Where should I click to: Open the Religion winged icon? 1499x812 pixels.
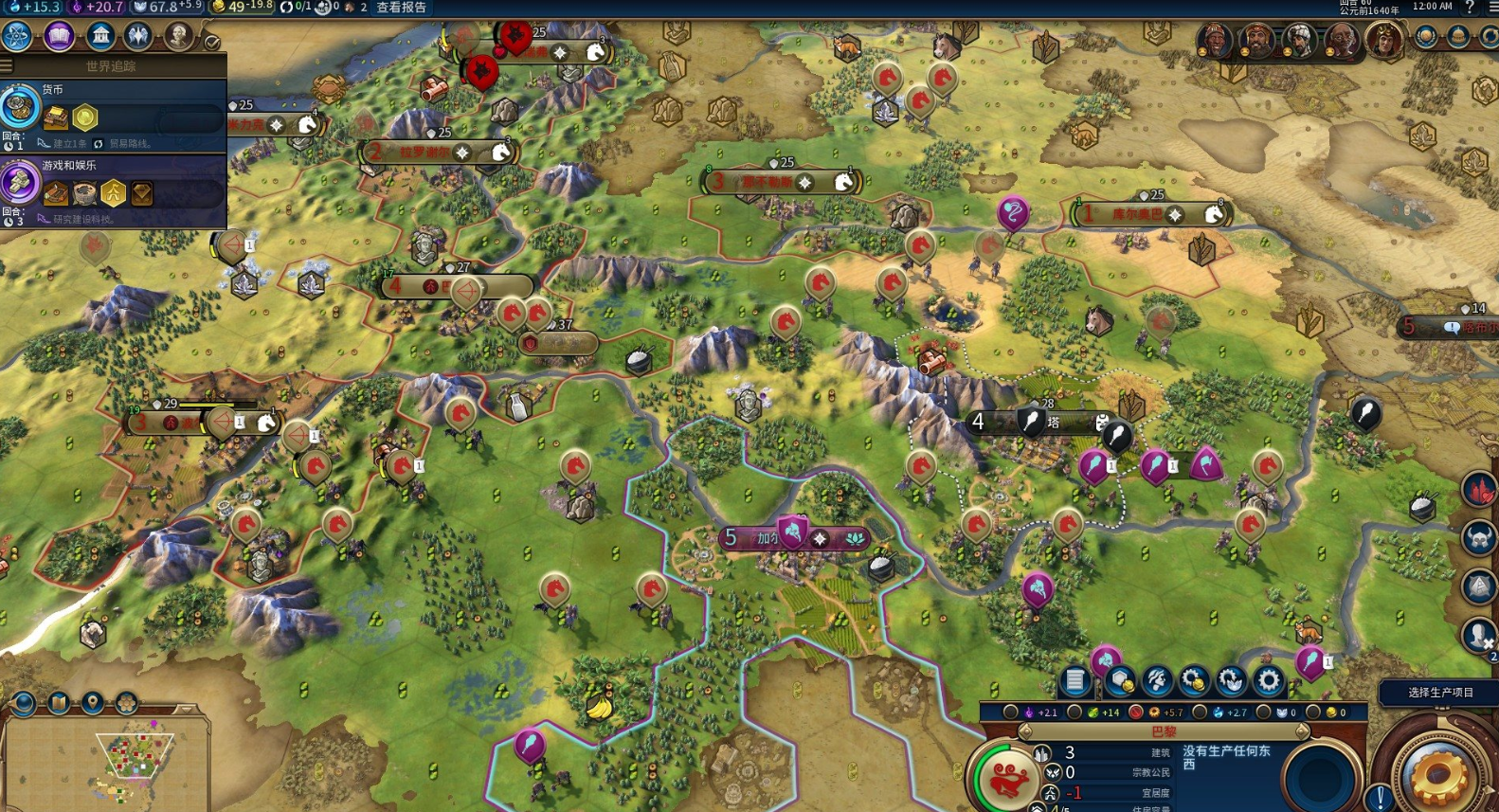point(139,37)
